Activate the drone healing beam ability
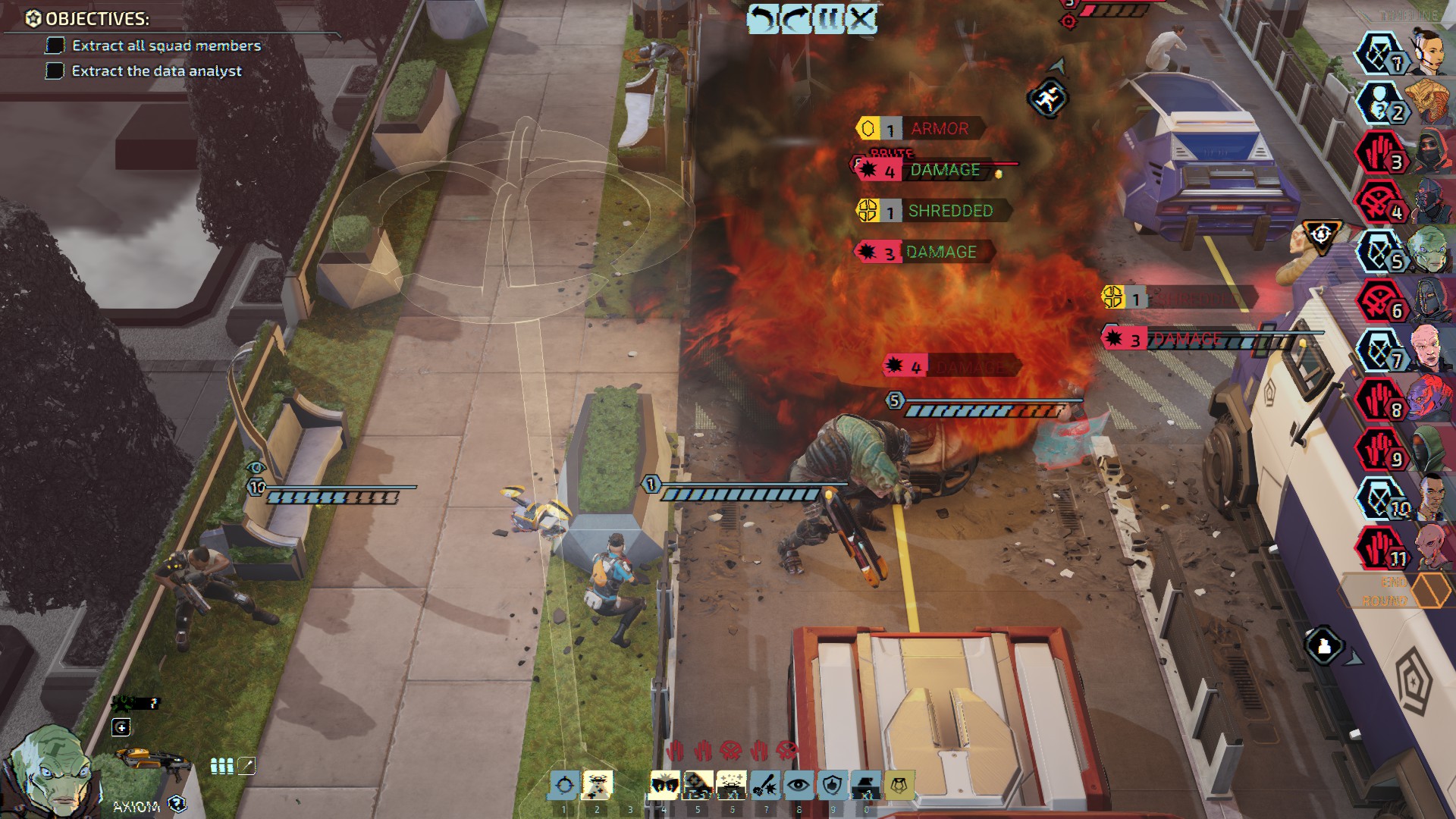Screen dimensions: 1456x819 pos(597,786)
